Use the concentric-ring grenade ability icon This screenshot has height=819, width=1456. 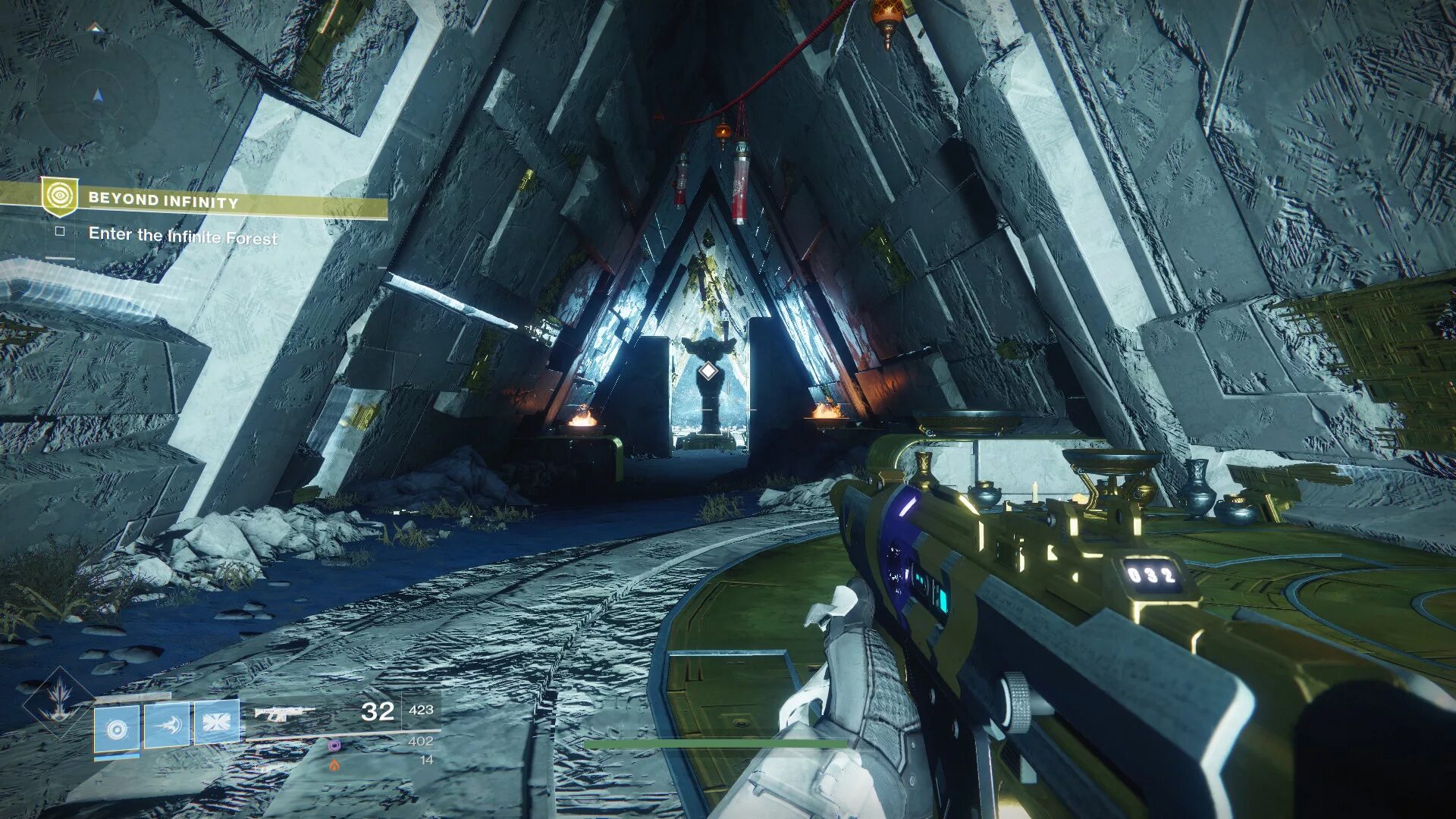pyautogui.click(x=117, y=729)
